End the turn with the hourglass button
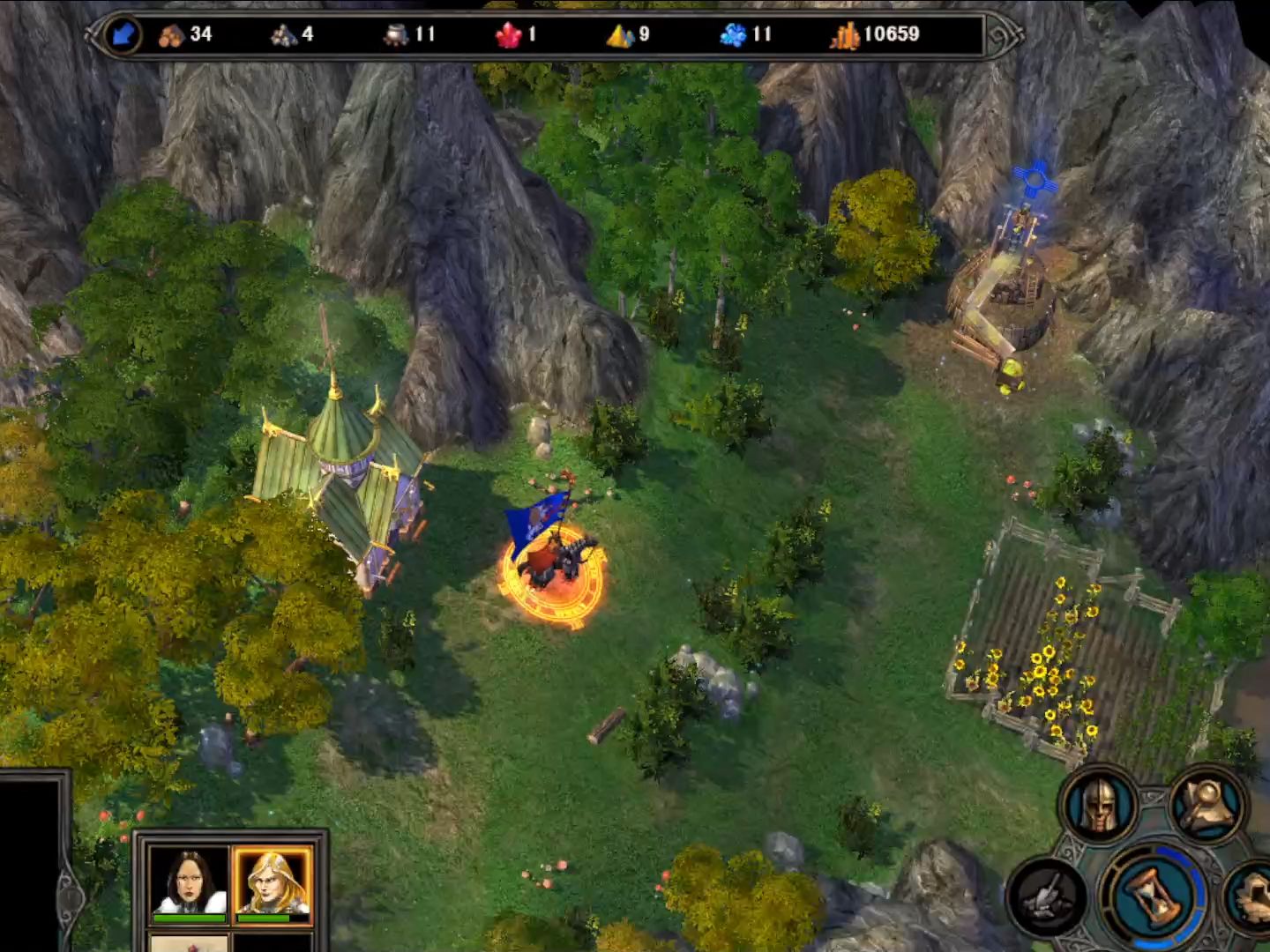 tap(1153, 897)
